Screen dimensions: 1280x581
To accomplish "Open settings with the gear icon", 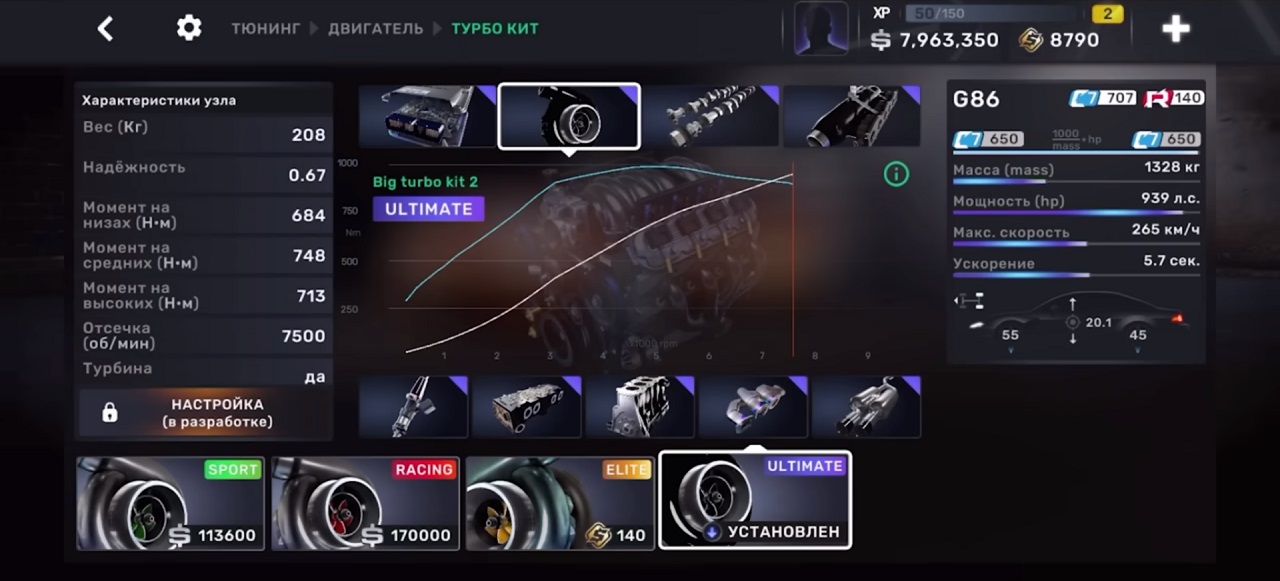I will pos(189,28).
